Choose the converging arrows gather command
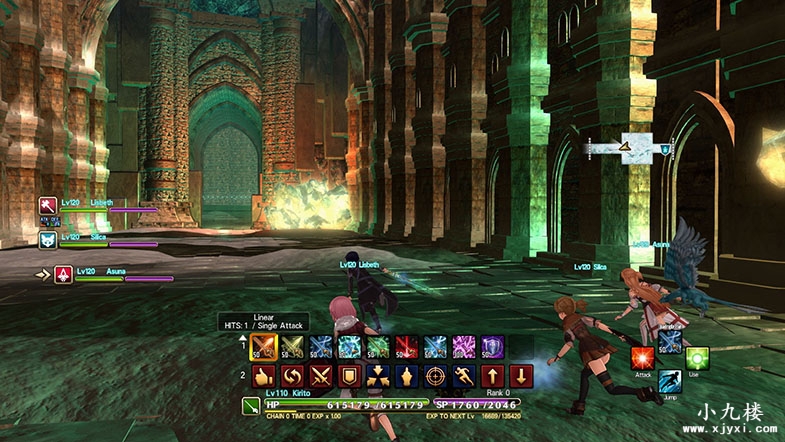The height and width of the screenshot is (442, 785). click(x=378, y=377)
